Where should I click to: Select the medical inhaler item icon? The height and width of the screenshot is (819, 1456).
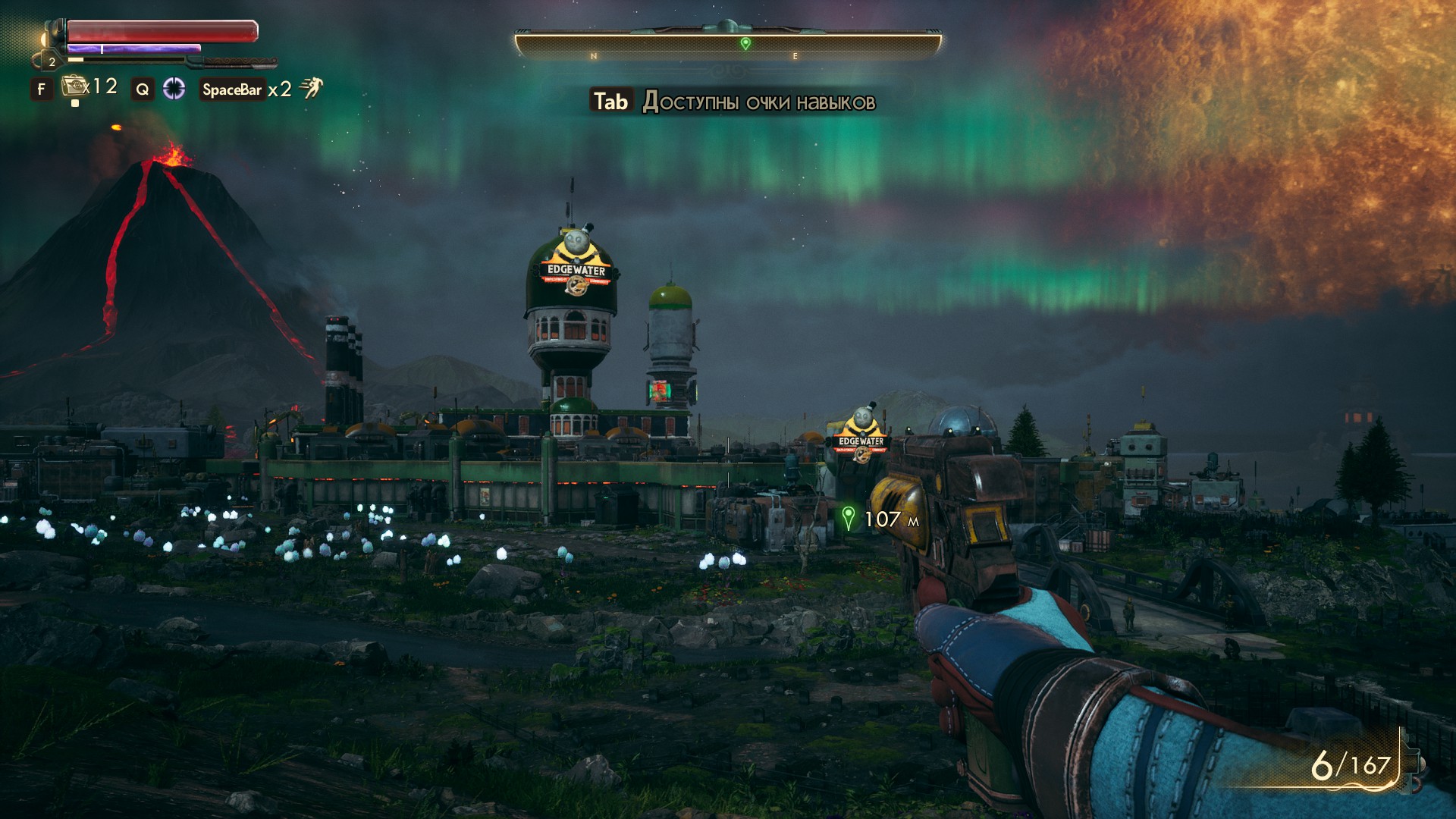coord(74,86)
